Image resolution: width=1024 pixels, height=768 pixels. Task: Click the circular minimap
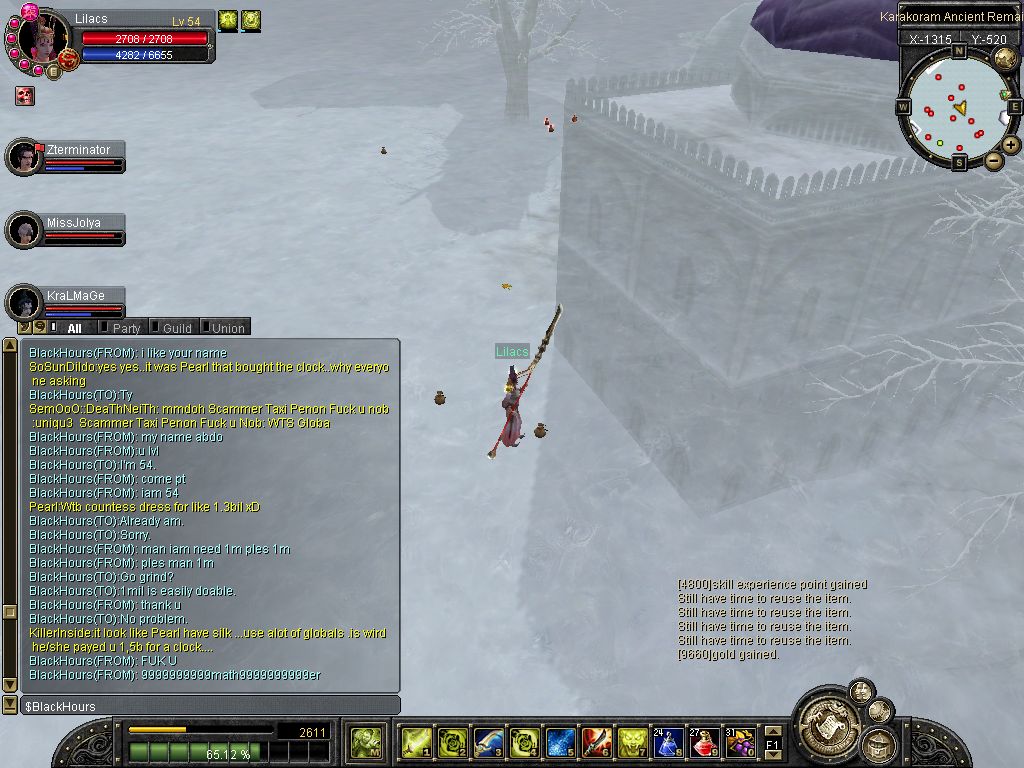(x=957, y=107)
